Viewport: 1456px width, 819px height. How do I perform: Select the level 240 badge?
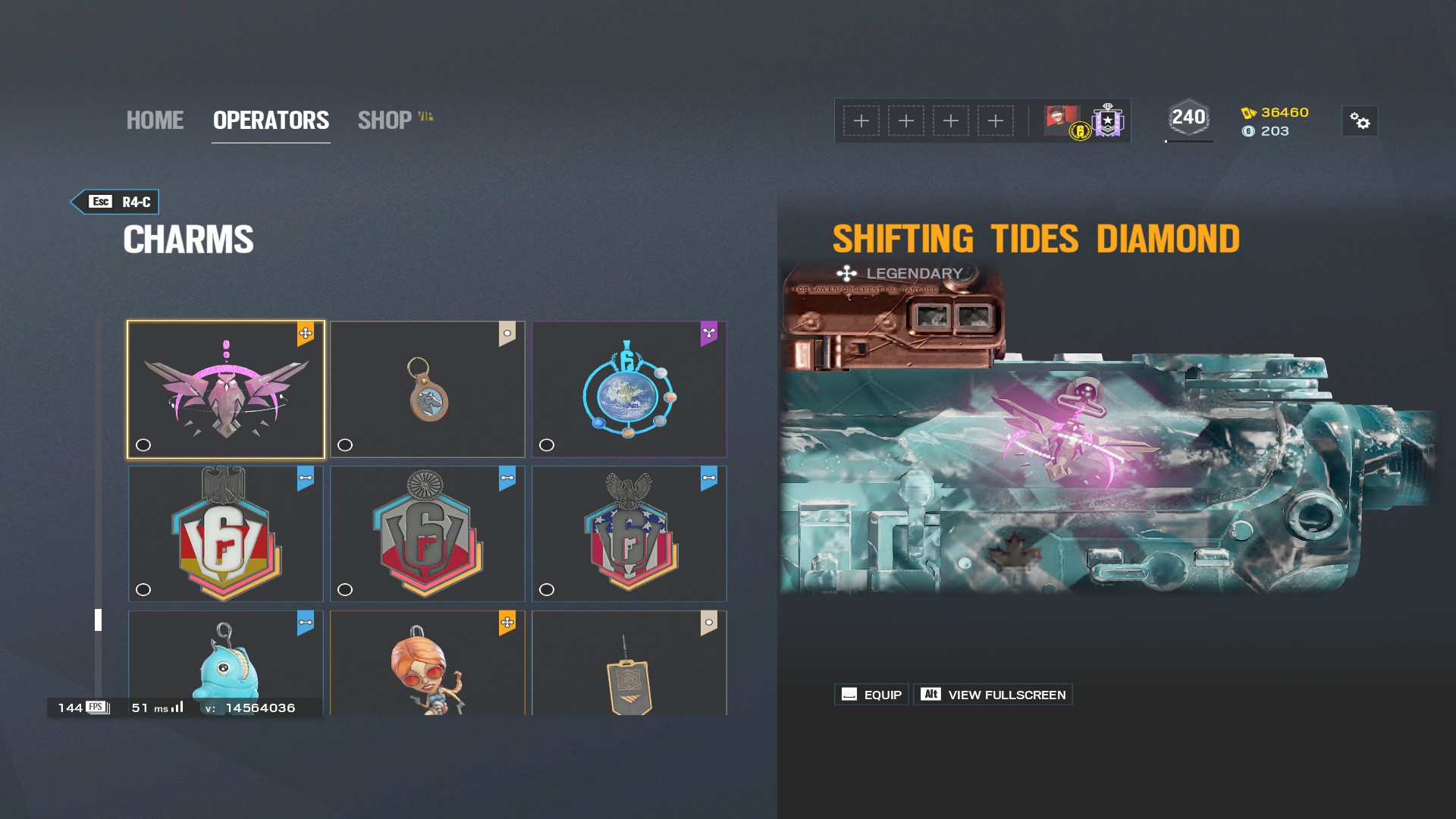click(x=1188, y=117)
